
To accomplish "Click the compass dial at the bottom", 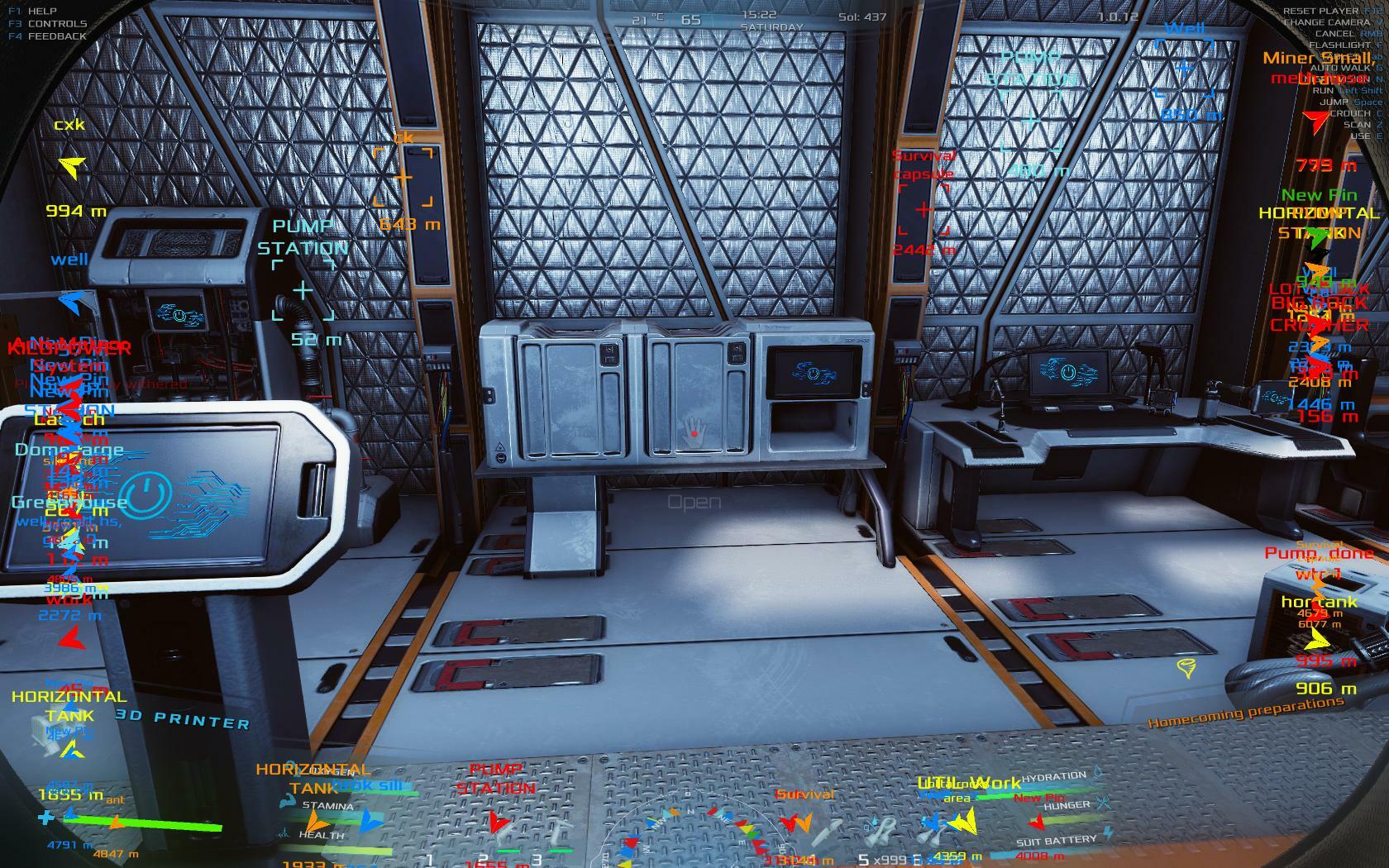I will click(x=693, y=835).
